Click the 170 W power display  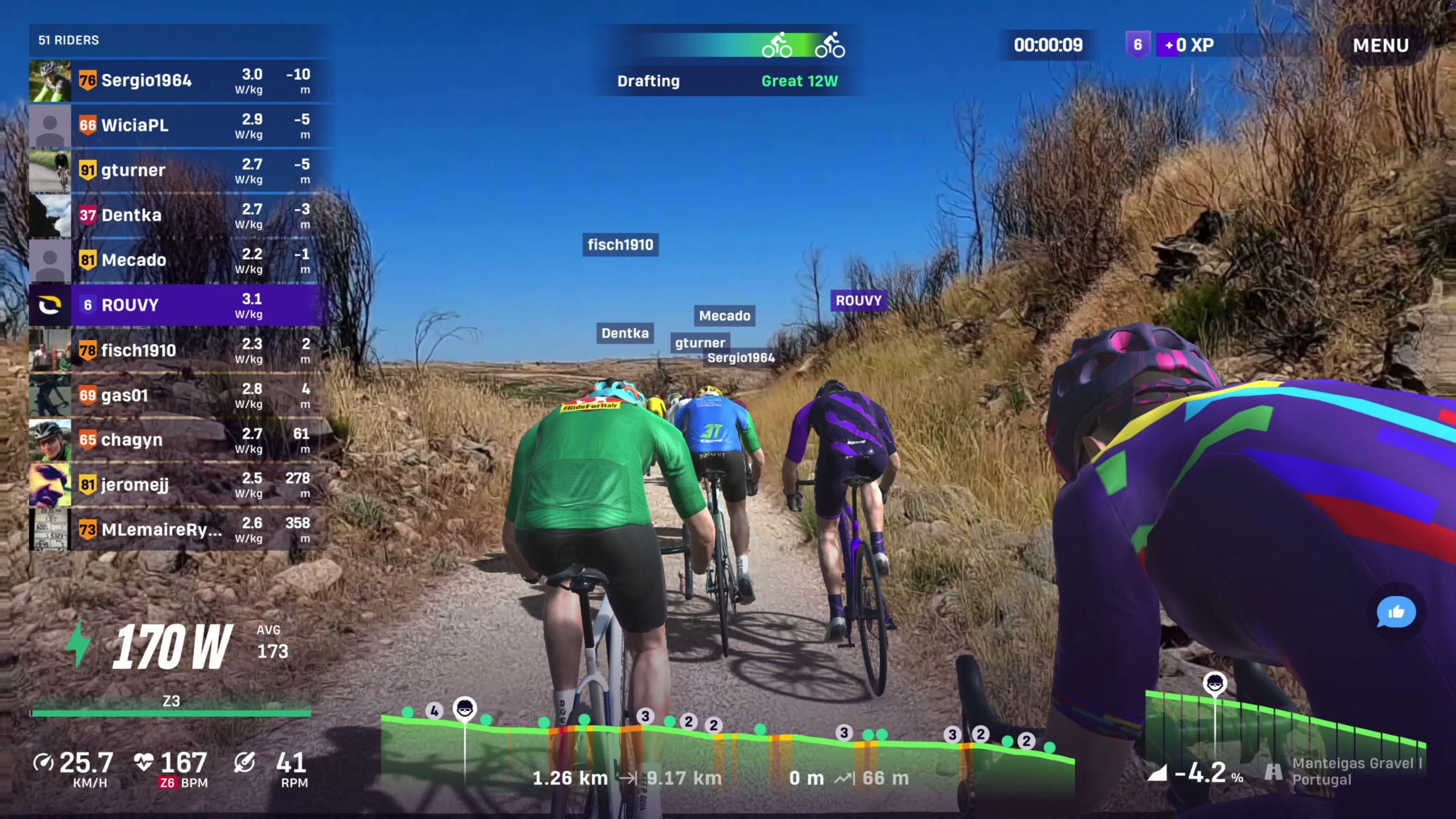coord(171,647)
